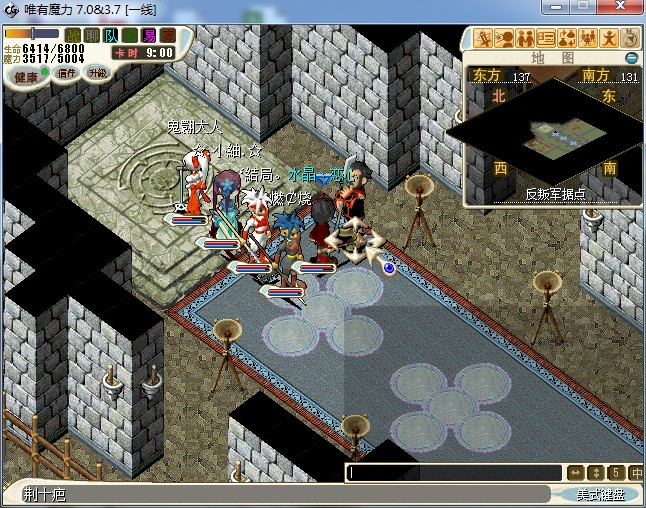
Task: Toggle the 队 team mode button
Action: click(x=110, y=36)
